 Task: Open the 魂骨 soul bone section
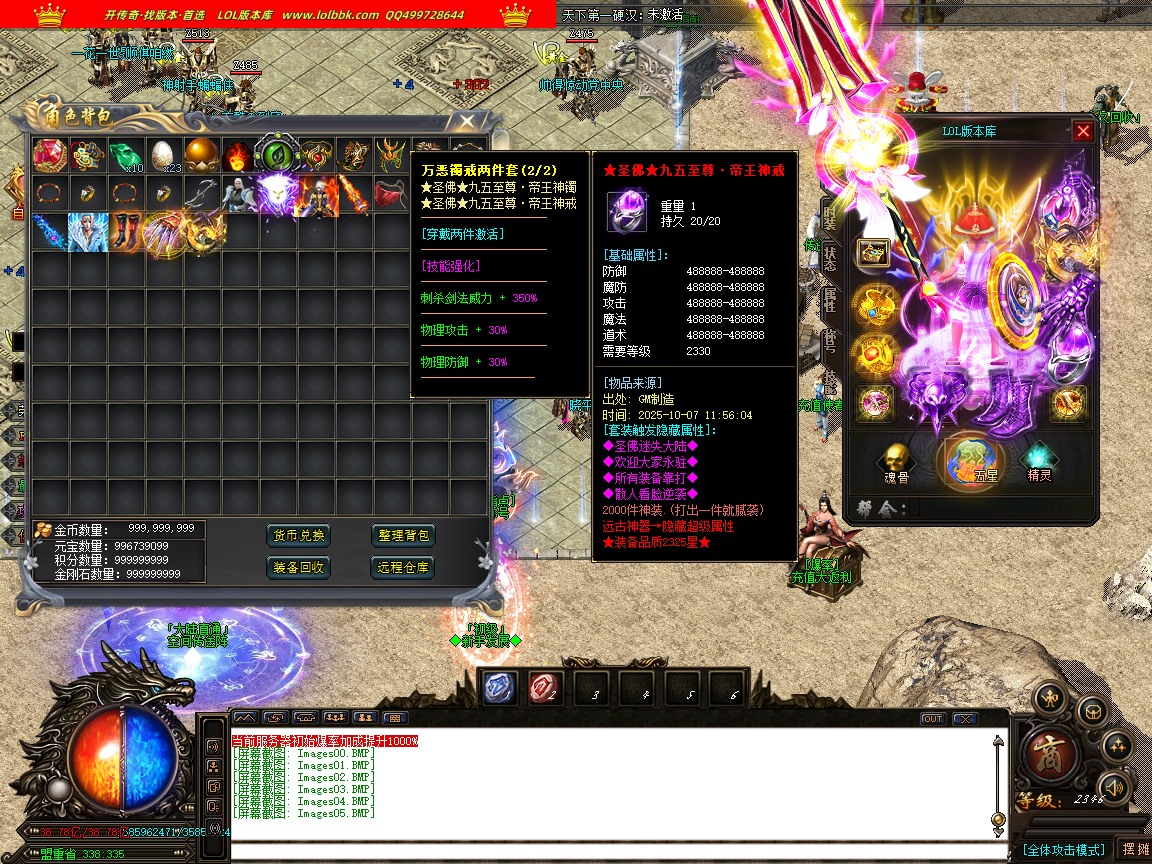click(x=896, y=463)
